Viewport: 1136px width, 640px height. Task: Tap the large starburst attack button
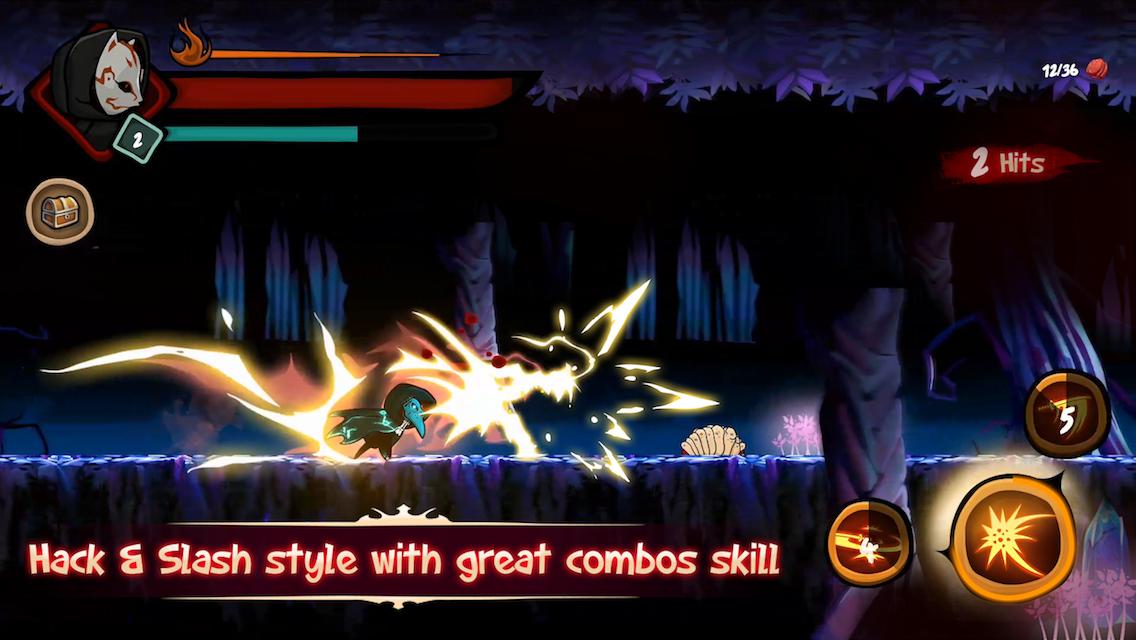tap(1013, 538)
